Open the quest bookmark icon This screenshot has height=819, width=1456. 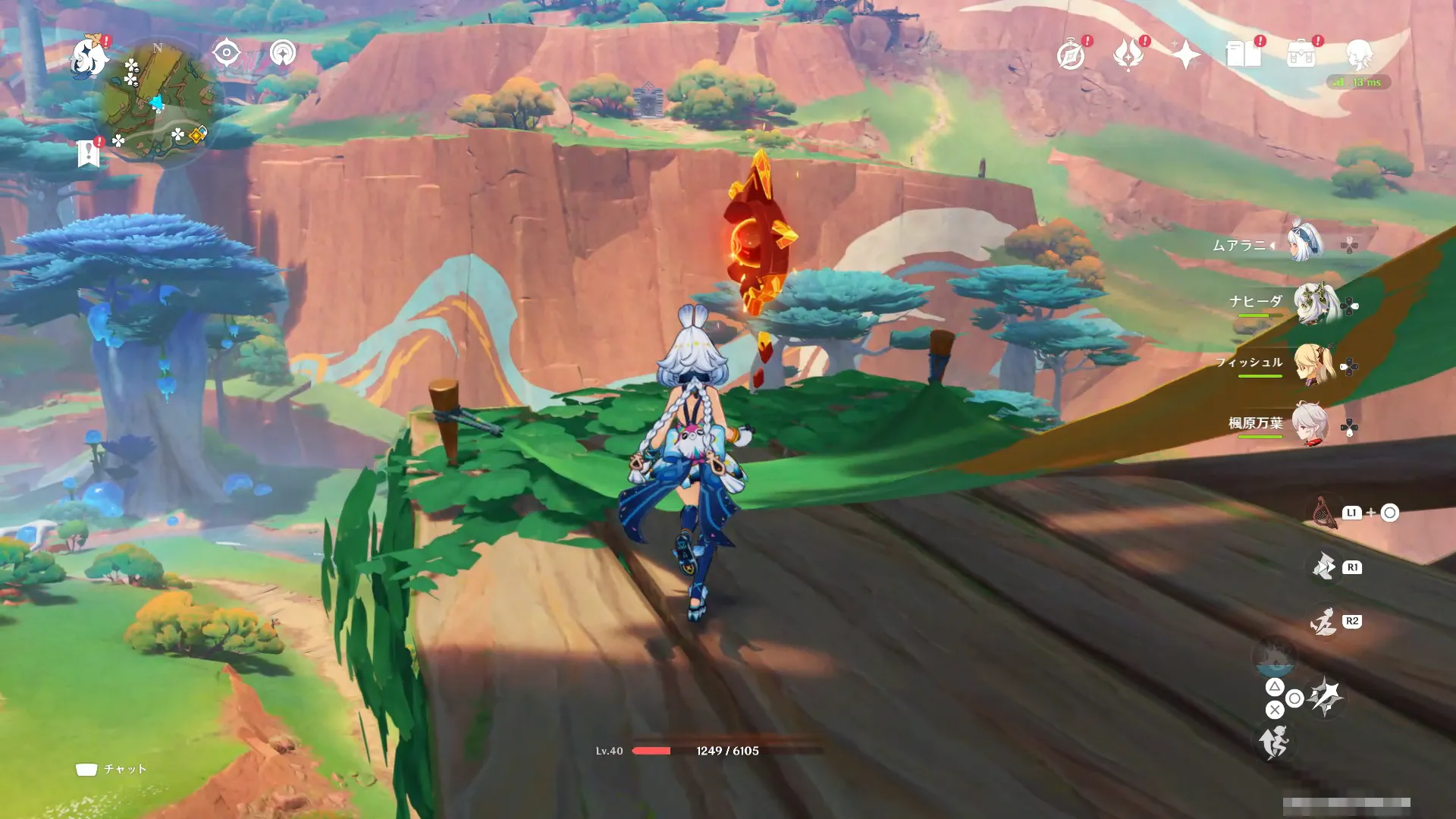[x=89, y=153]
